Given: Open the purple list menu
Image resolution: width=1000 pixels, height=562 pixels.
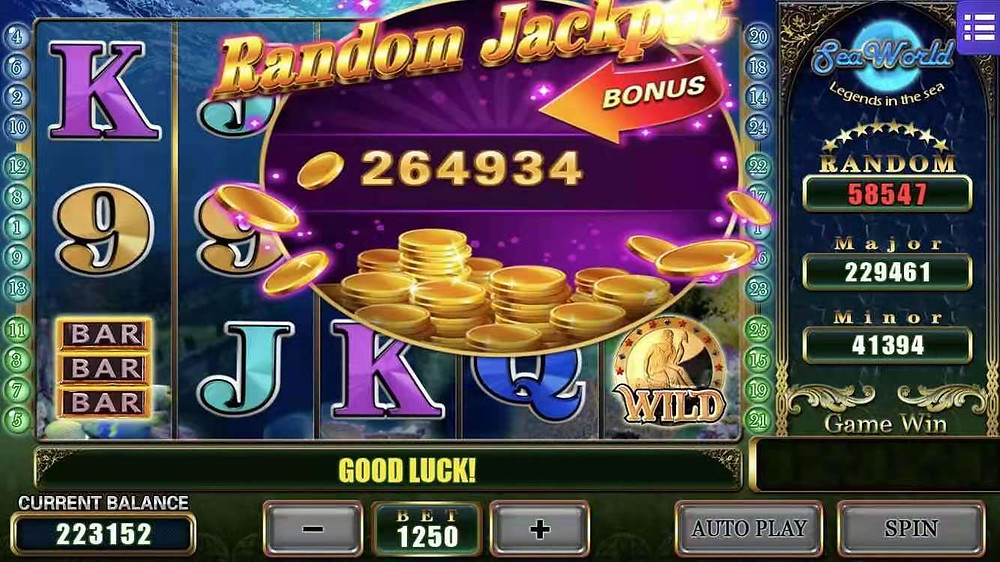Looking at the screenshot, I should click(x=978, y=27).
